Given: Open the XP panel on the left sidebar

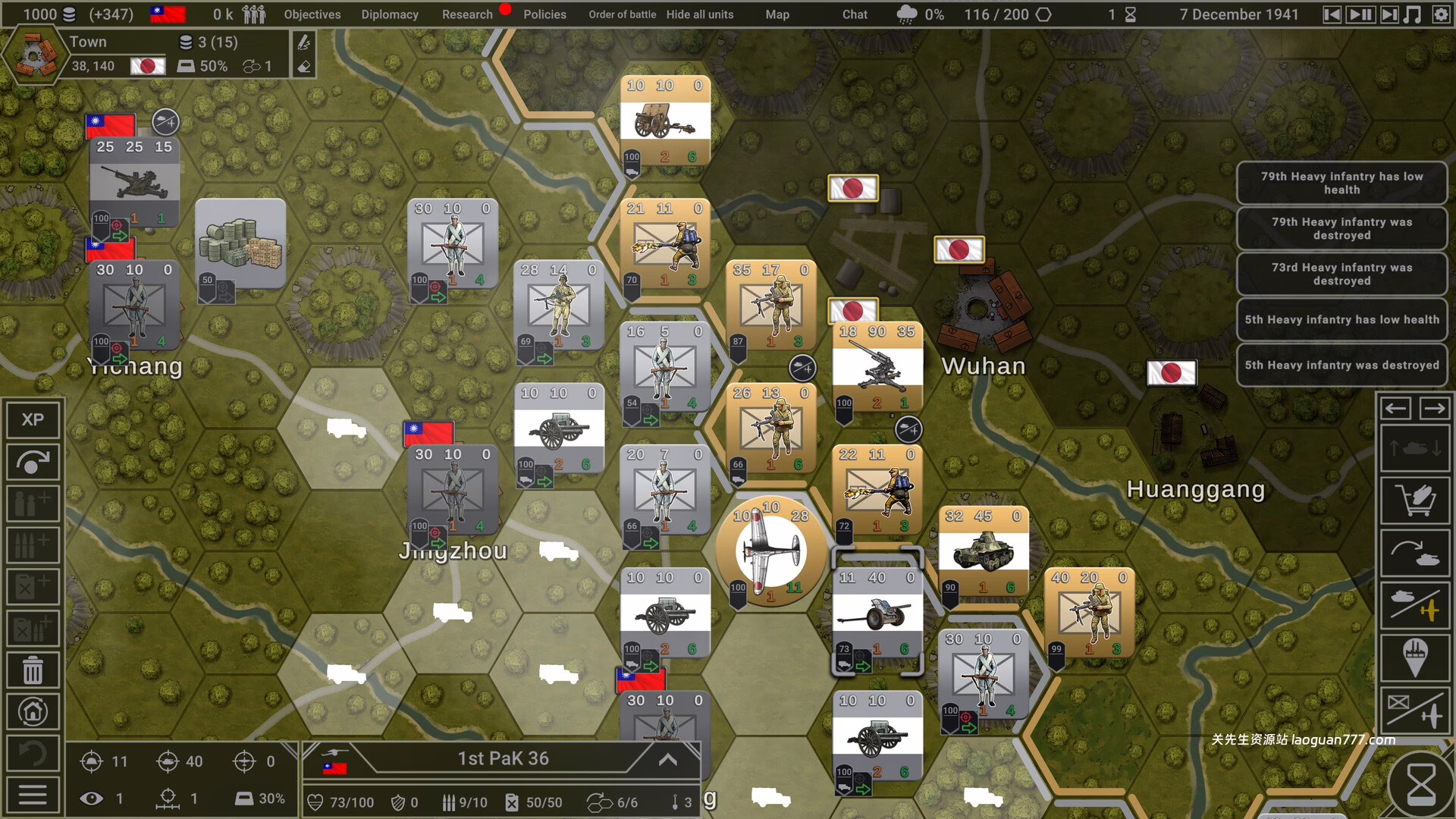Looking at the screenshot, I should click(x=32, y=419).
